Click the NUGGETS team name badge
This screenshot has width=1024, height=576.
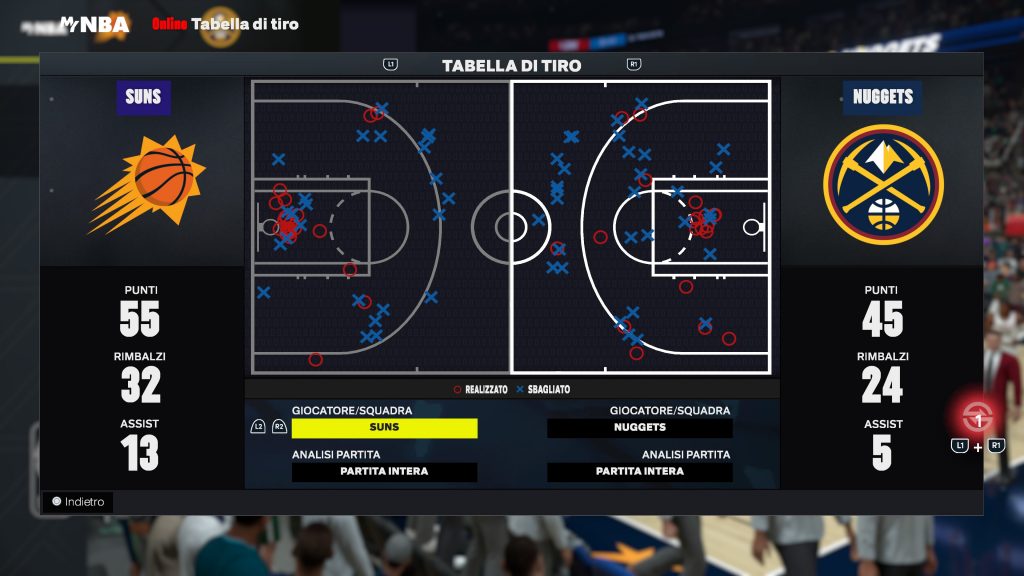click(882, 98)
